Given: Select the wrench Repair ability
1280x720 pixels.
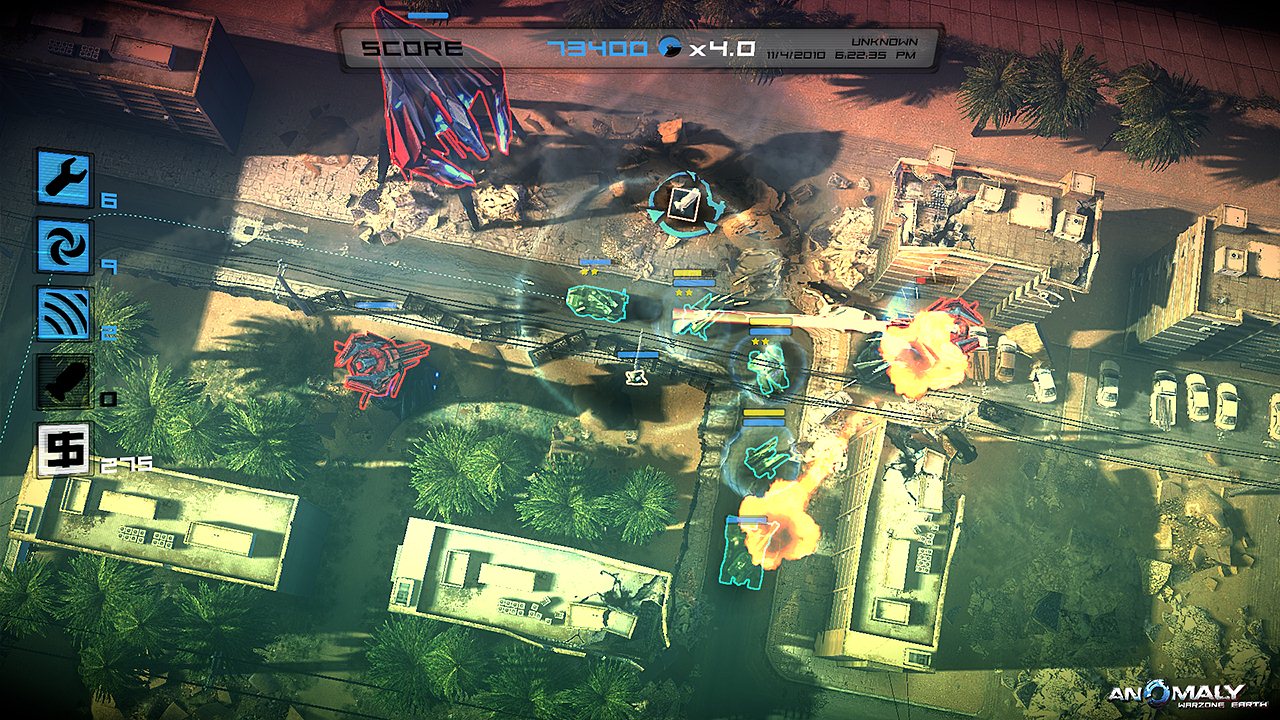Looking at the screenshot, I should click(65, 178).
